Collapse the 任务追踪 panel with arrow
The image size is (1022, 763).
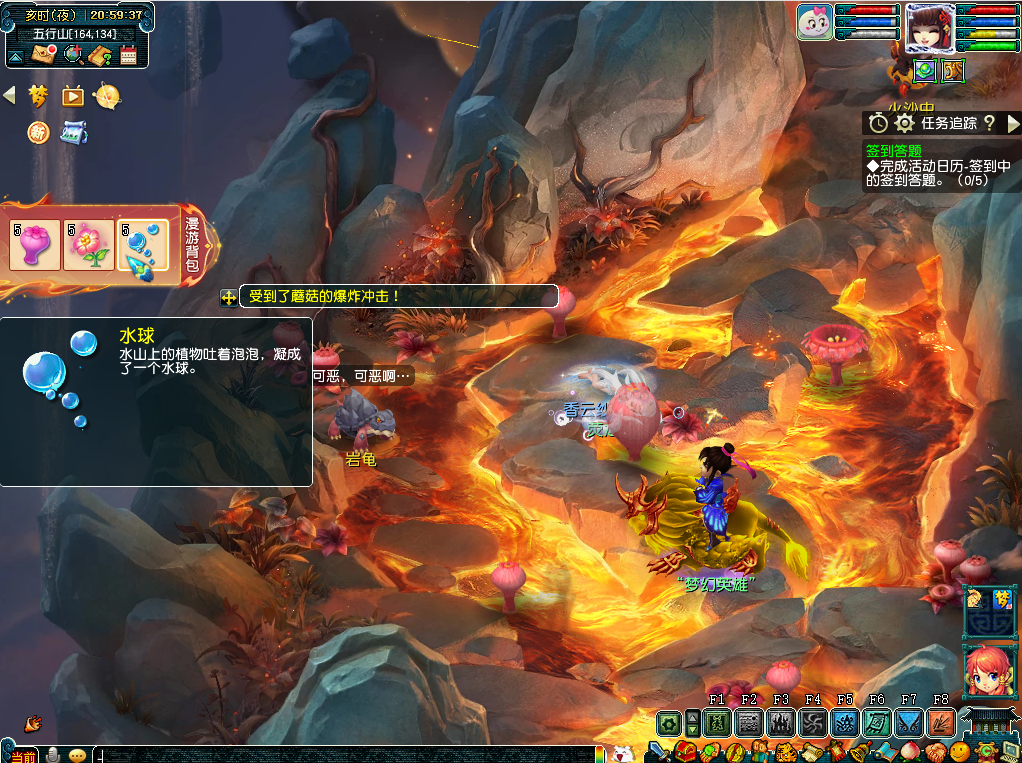pos(1012,123)
